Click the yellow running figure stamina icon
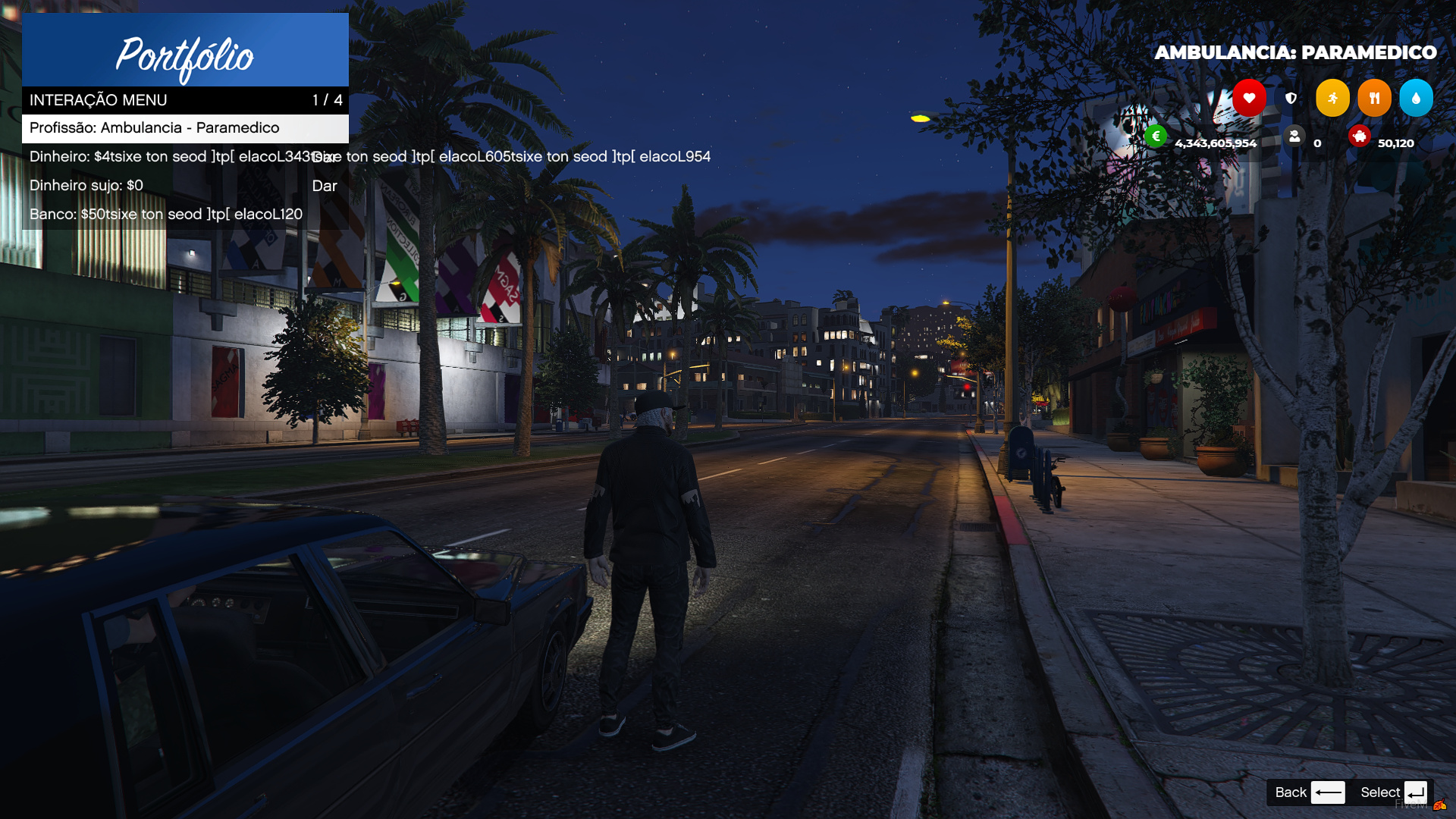The image size is (1456, 819). [1332, 98]
